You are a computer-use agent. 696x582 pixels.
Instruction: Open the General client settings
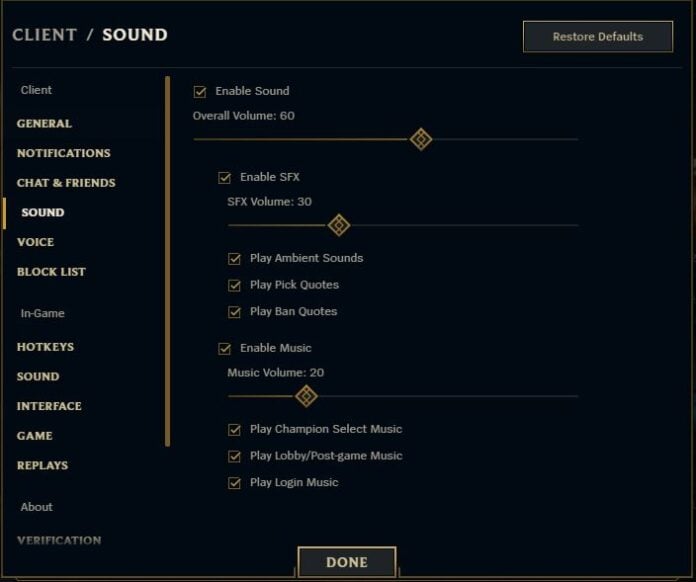[x=44, y=124]
